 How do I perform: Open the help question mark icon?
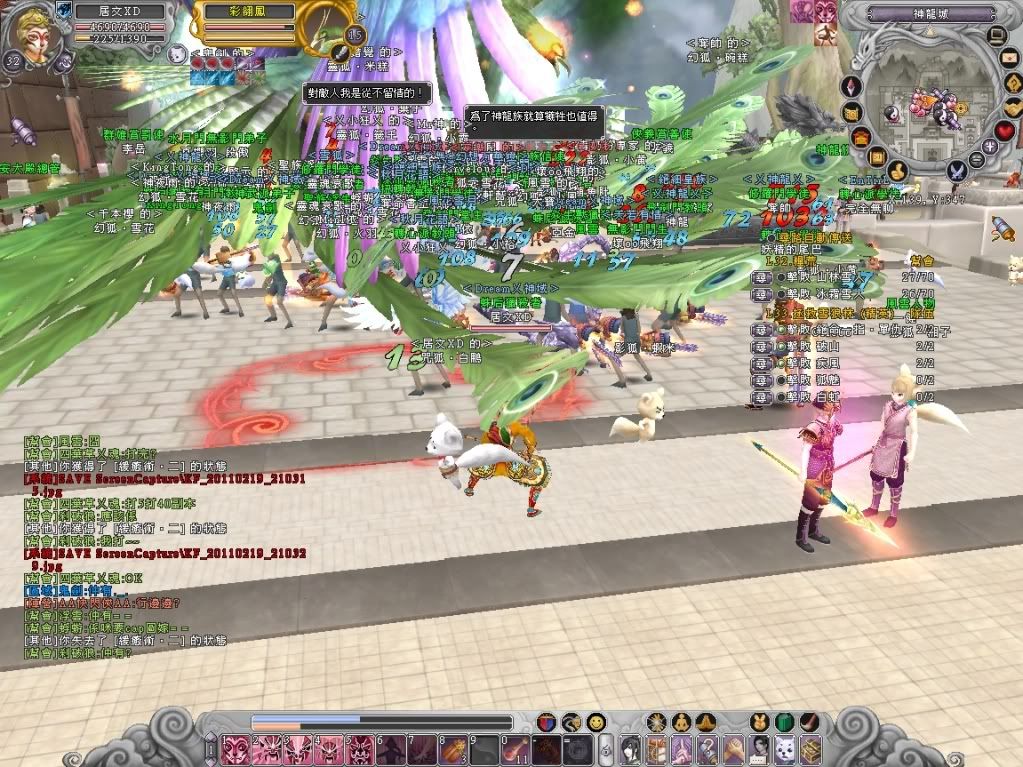[x=1012, y=84]
